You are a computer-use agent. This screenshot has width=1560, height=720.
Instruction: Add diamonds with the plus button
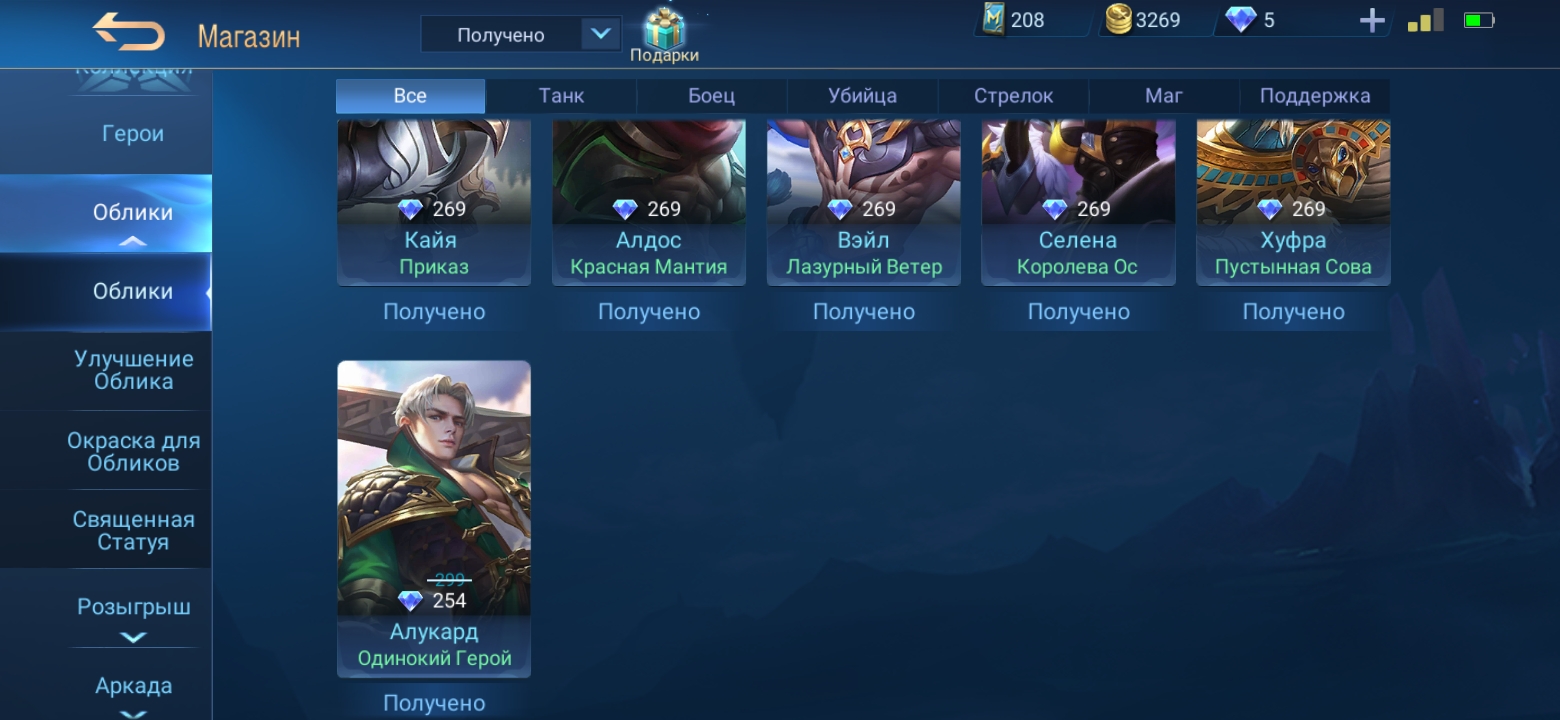1372,21
